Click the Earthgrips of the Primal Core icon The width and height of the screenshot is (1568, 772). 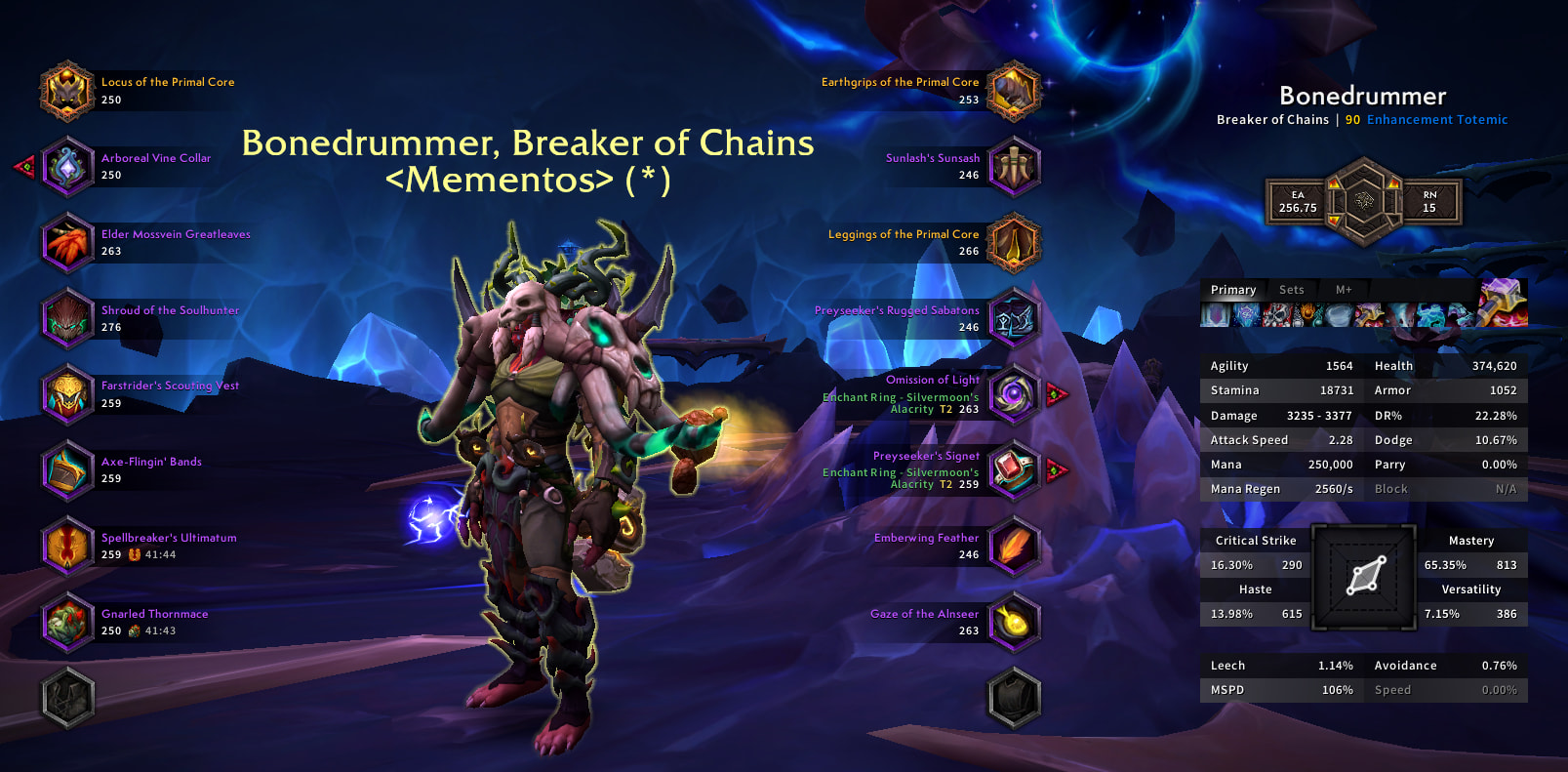(1014, 91)
